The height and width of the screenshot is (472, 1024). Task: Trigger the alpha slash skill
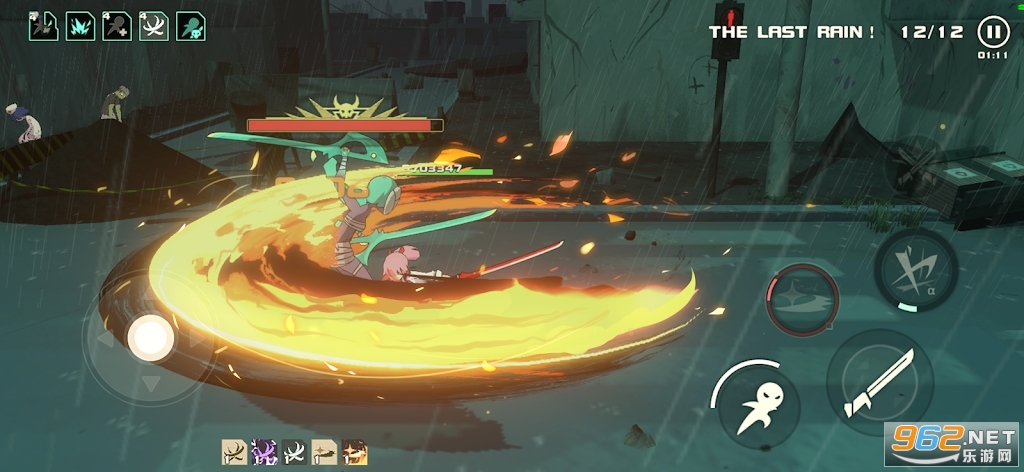[x=916, y=268]
